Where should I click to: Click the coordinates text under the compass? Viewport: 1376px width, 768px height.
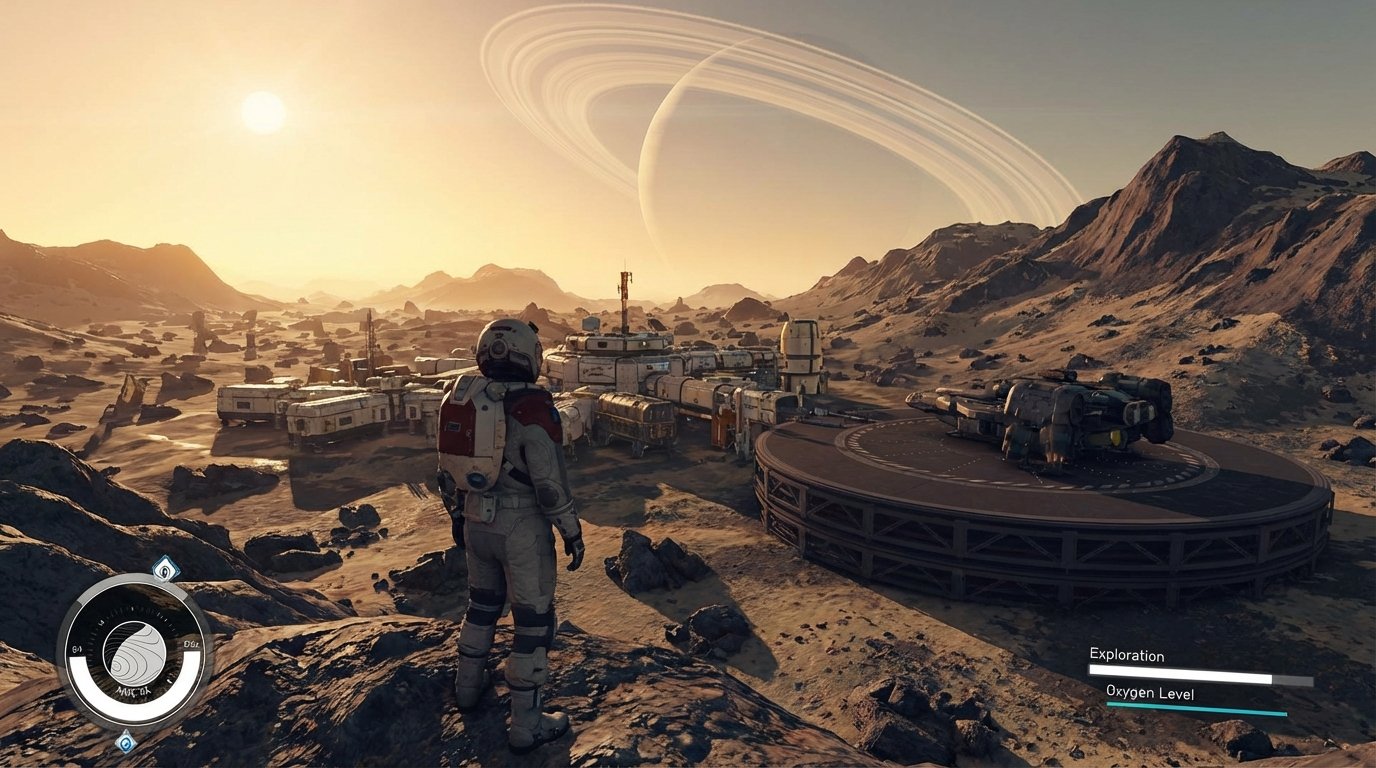(x=133, y=691)
